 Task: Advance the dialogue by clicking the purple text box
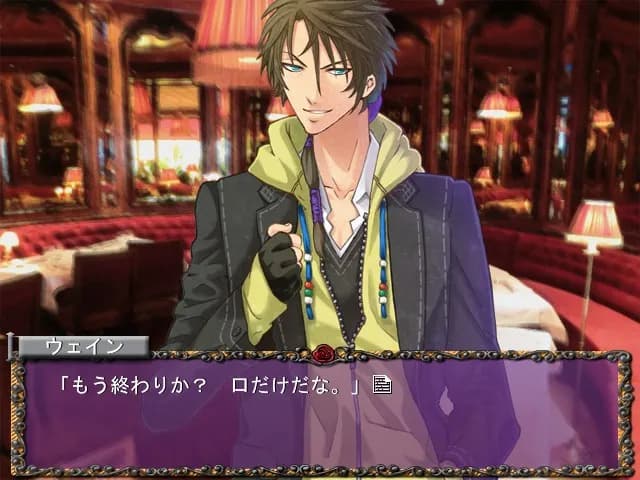[320, 420]
